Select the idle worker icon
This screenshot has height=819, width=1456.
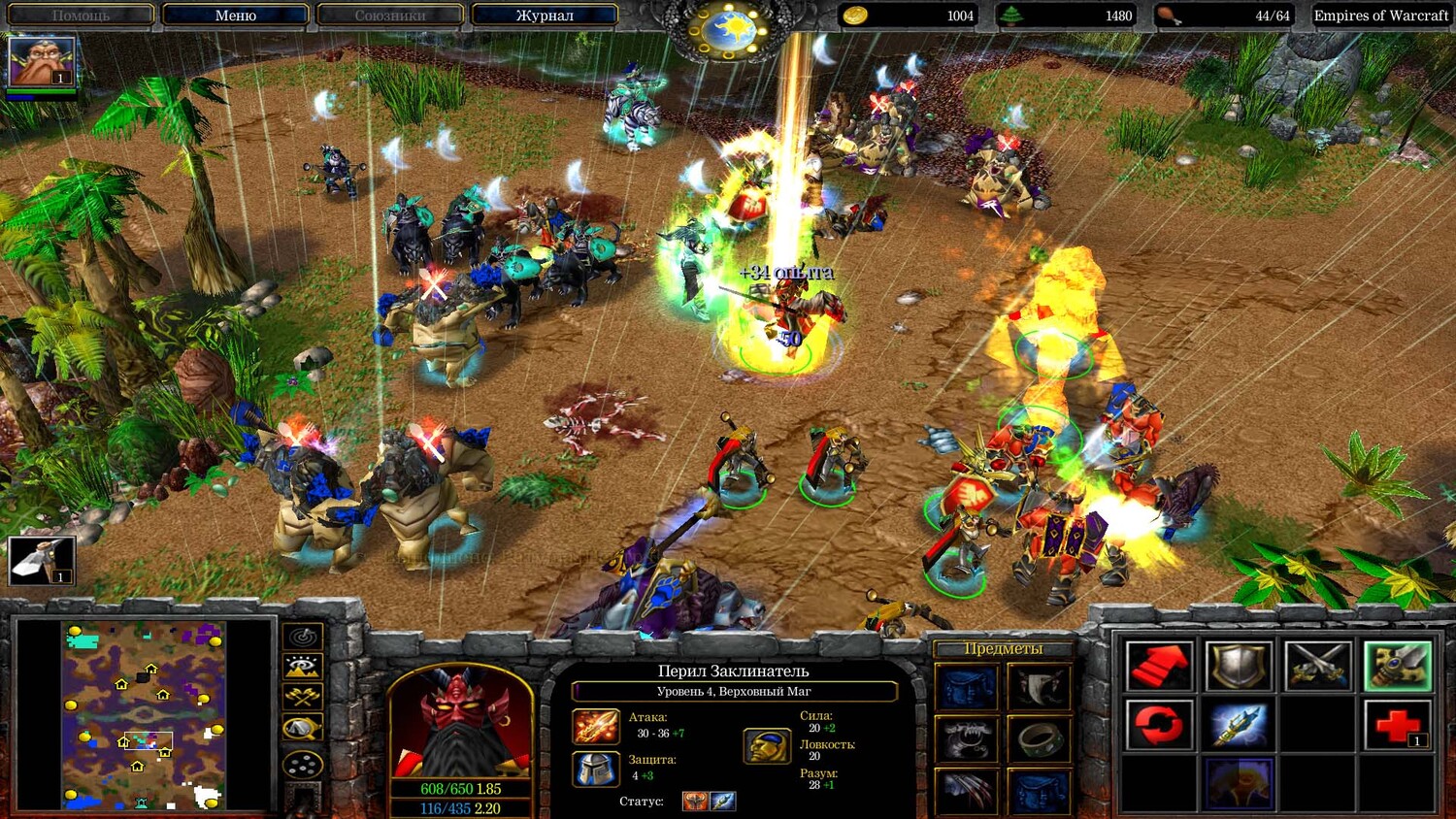point(41,560)
